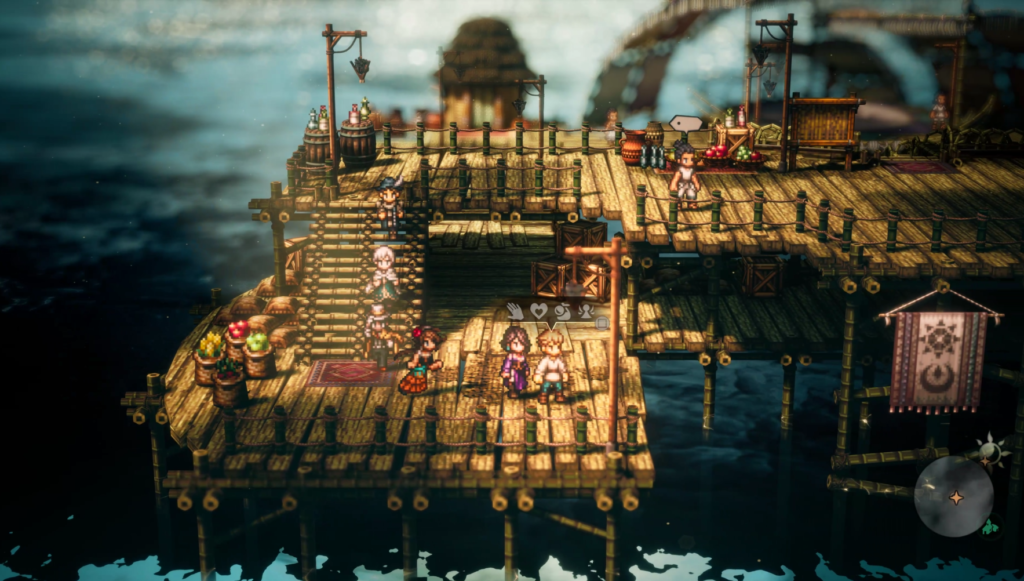Viewport: 1024px width, 581px height.
Task: Click the price tag bubble above the vendor
Action: coord(686,124)
